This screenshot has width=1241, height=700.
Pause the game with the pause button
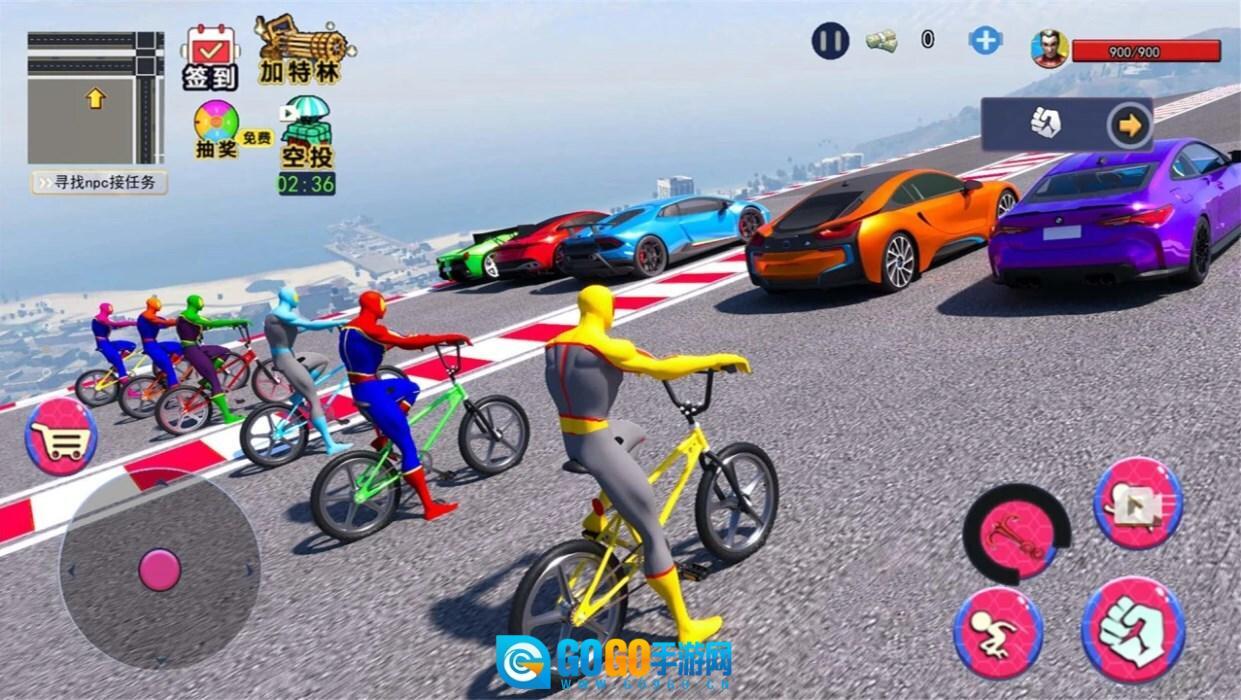point(830,41)
